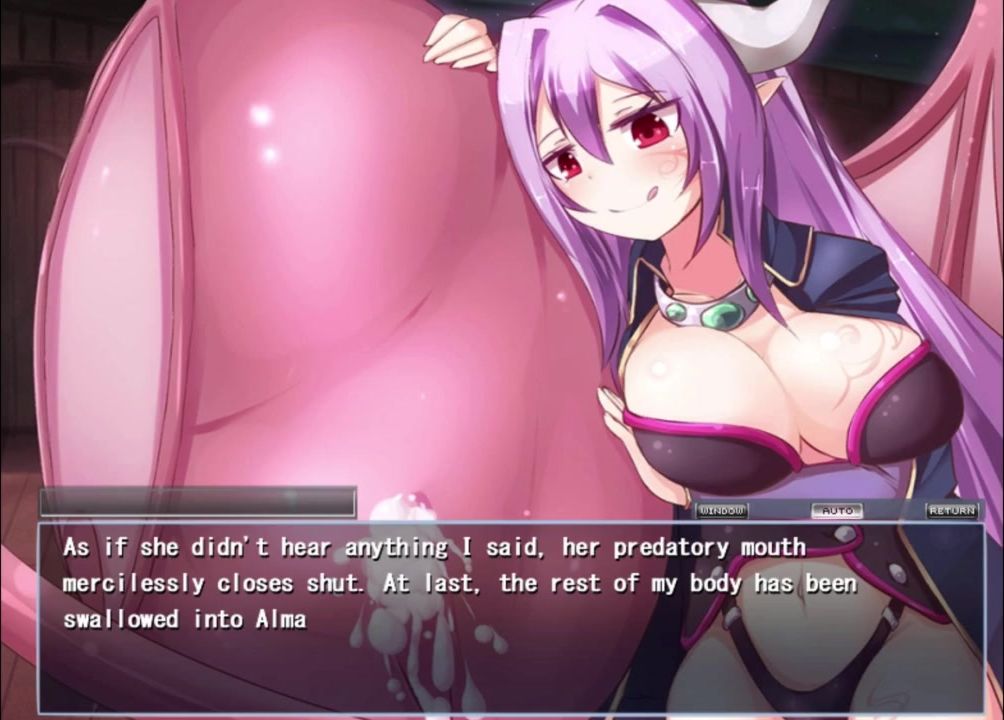Toggle the AUTO text advance button
The width and height of the screenshot is (1004, 720).
[836, 511]
